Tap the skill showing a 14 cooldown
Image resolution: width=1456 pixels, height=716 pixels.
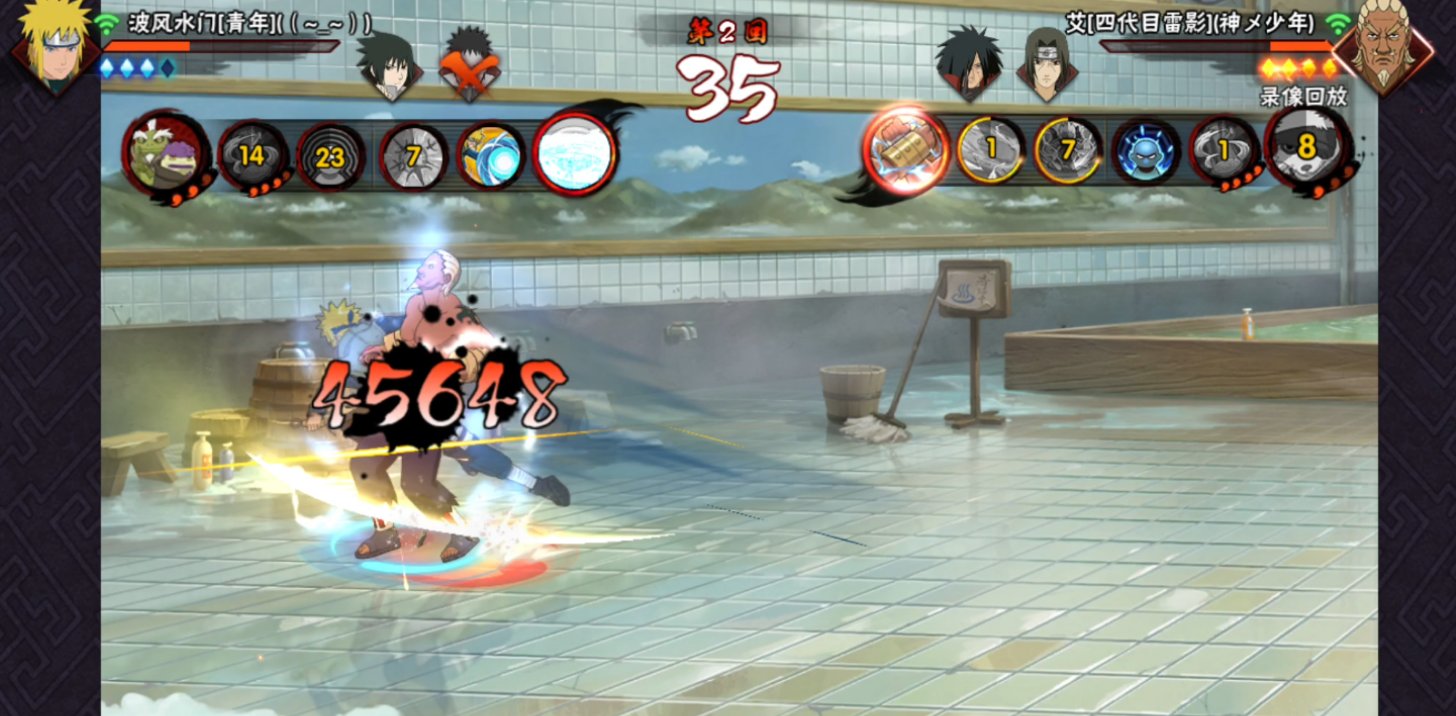pyautogui.click(x=252, y=155)
